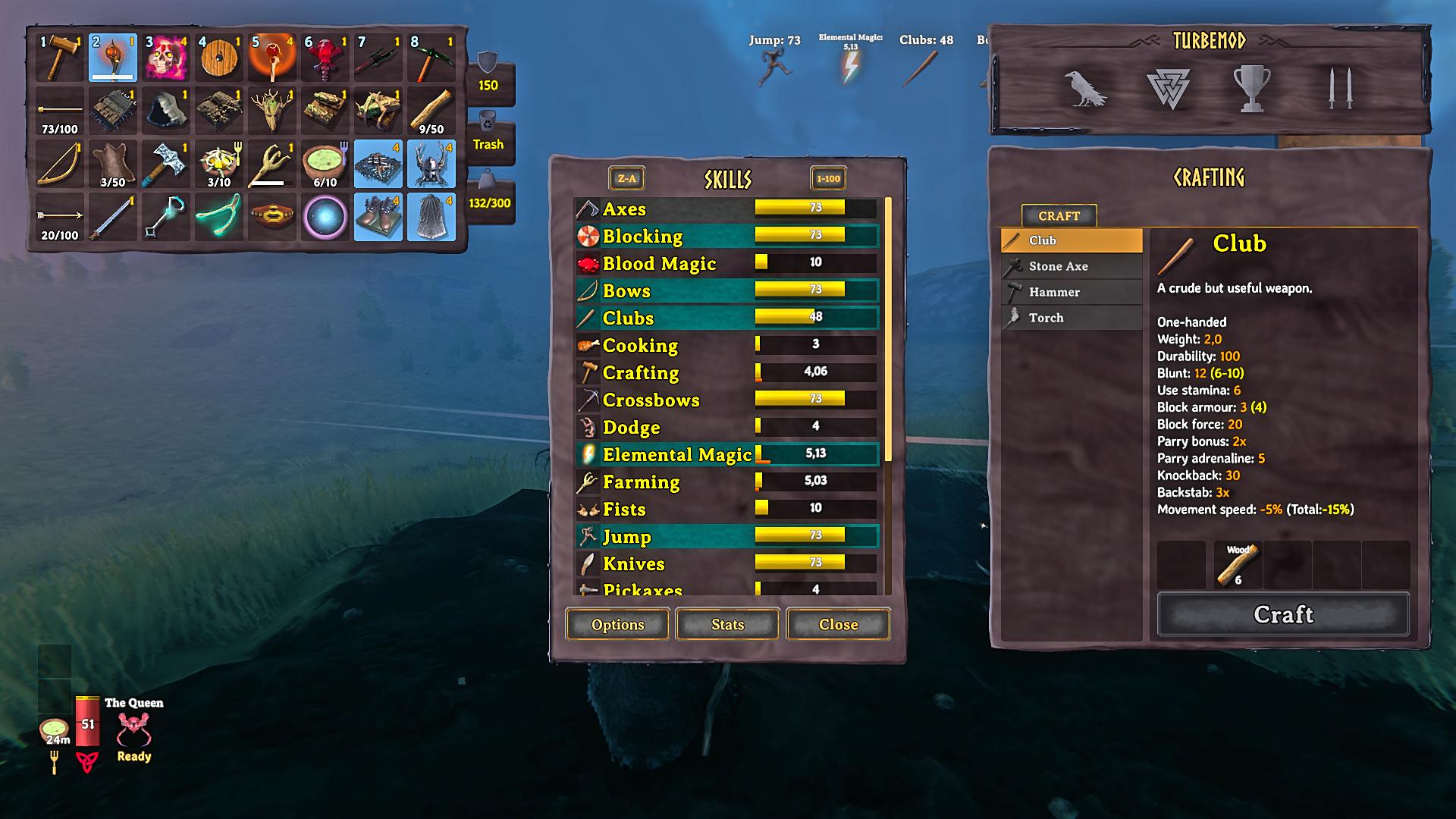Screen dimensions: 1456x819
Task: Activate The Queen forsaken power icon
Action: click(133, 731)
